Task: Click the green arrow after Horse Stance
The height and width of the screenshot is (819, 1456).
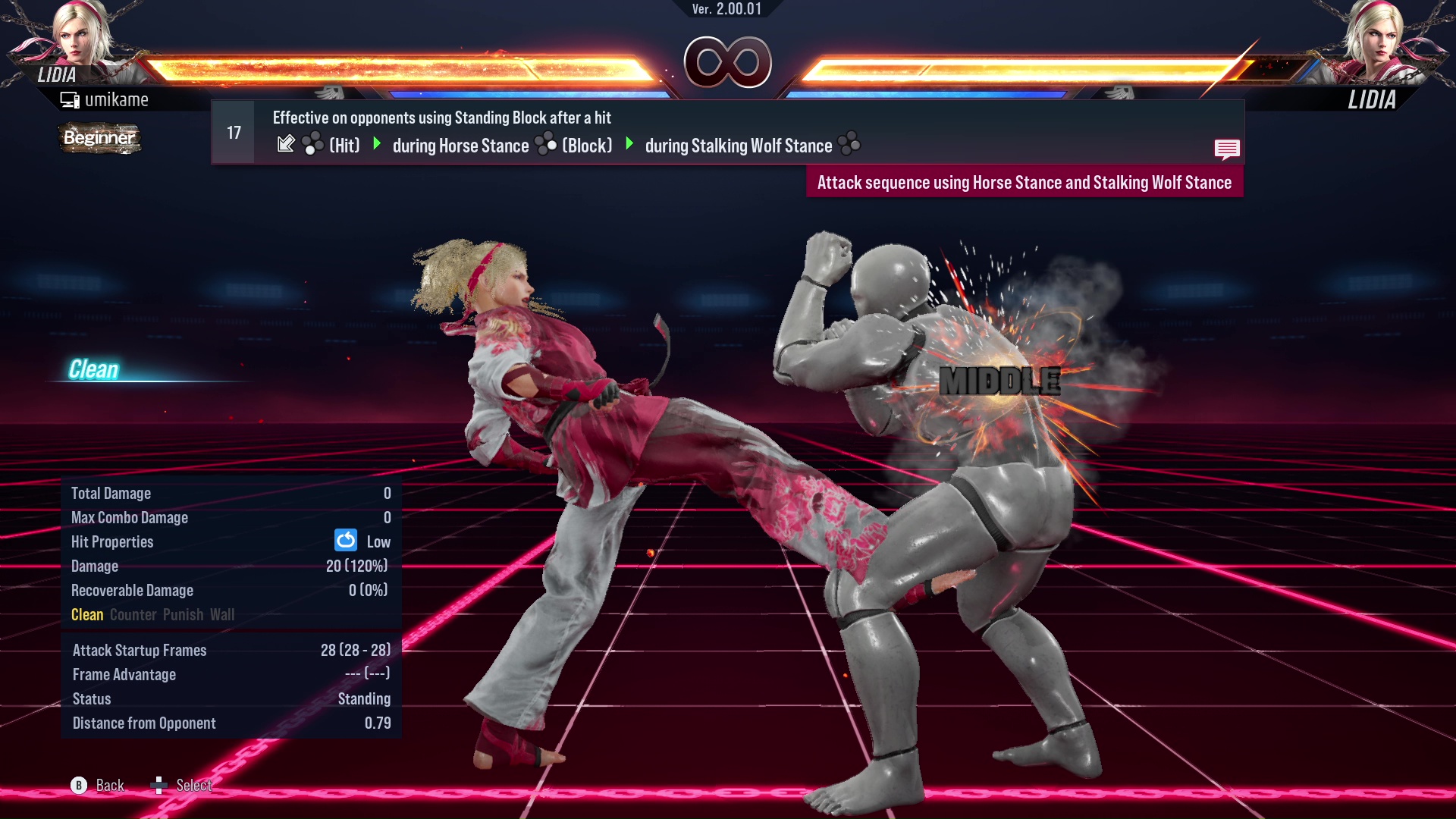Action: 629,145
